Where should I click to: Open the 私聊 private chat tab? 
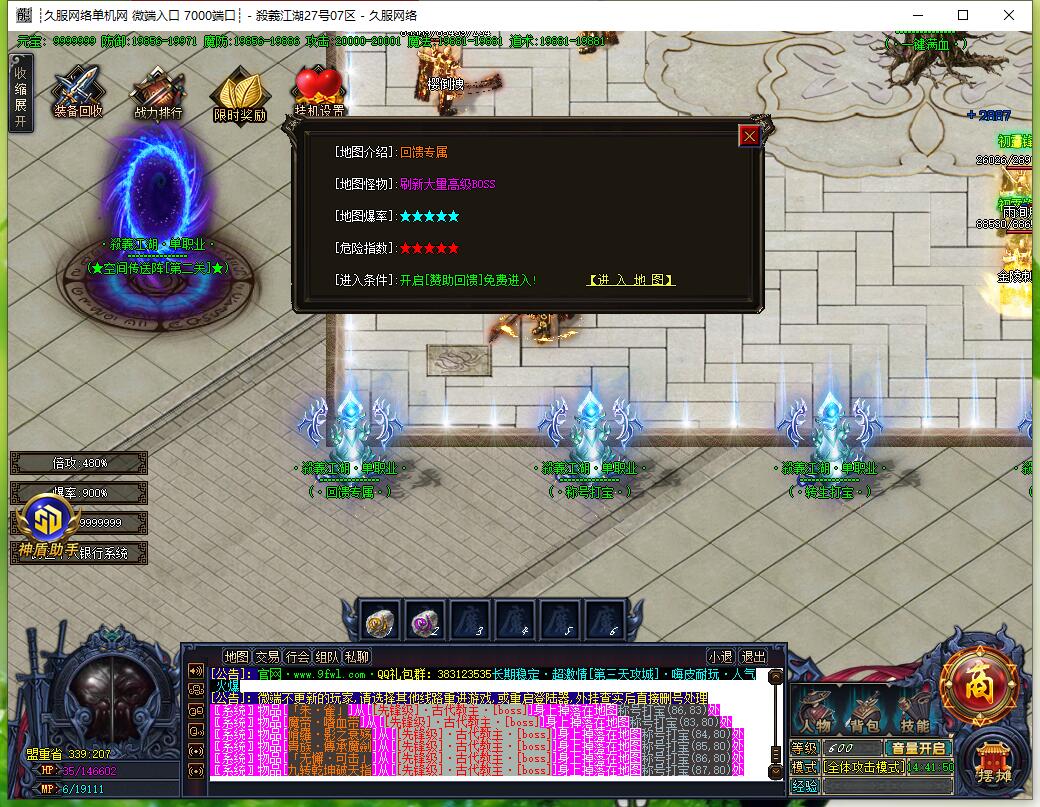click(x=357, y=657)
